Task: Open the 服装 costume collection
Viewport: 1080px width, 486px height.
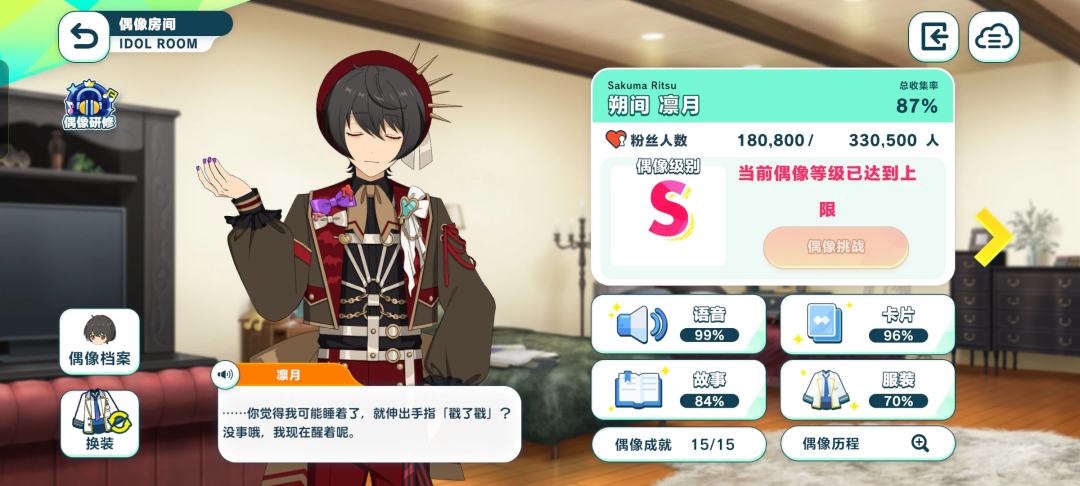Action: pyautogui.click(x=867, y=389)
